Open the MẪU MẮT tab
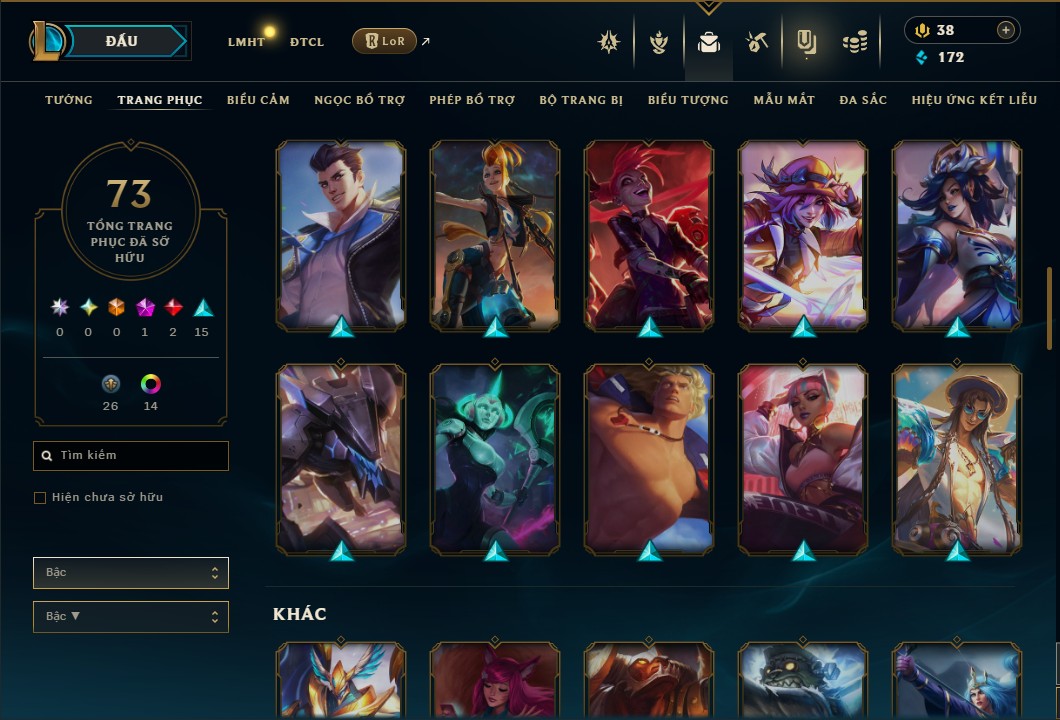 point(784,100)
